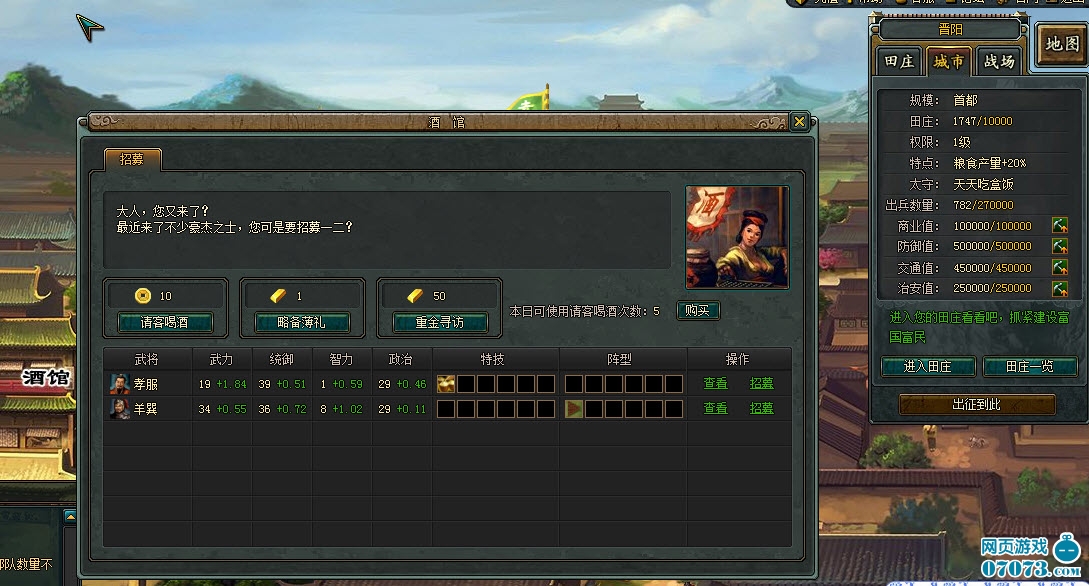Recruit general 羊冀
Screen dimensions: 1089x586
point(762,408)
